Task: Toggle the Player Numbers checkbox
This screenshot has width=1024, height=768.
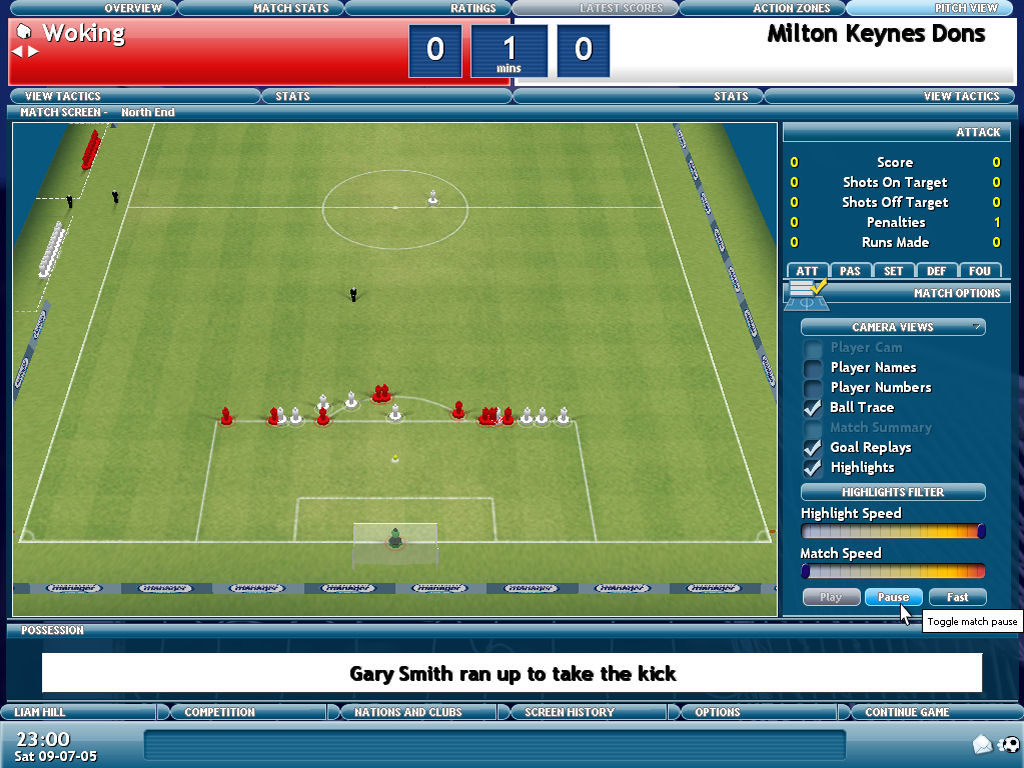Action: pyautogui.click(x=813, y=388)
